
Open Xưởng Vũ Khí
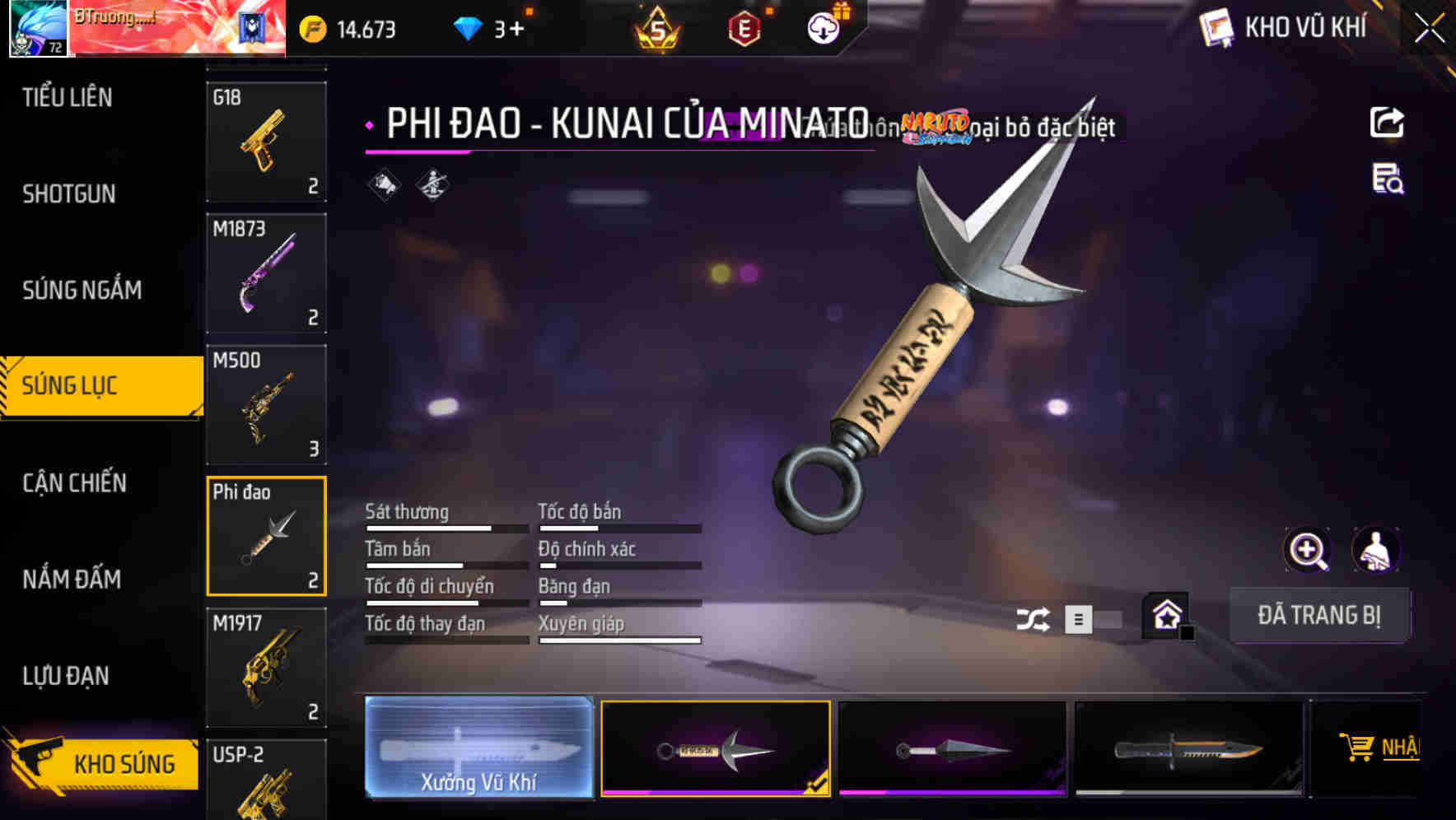[478, 748]
